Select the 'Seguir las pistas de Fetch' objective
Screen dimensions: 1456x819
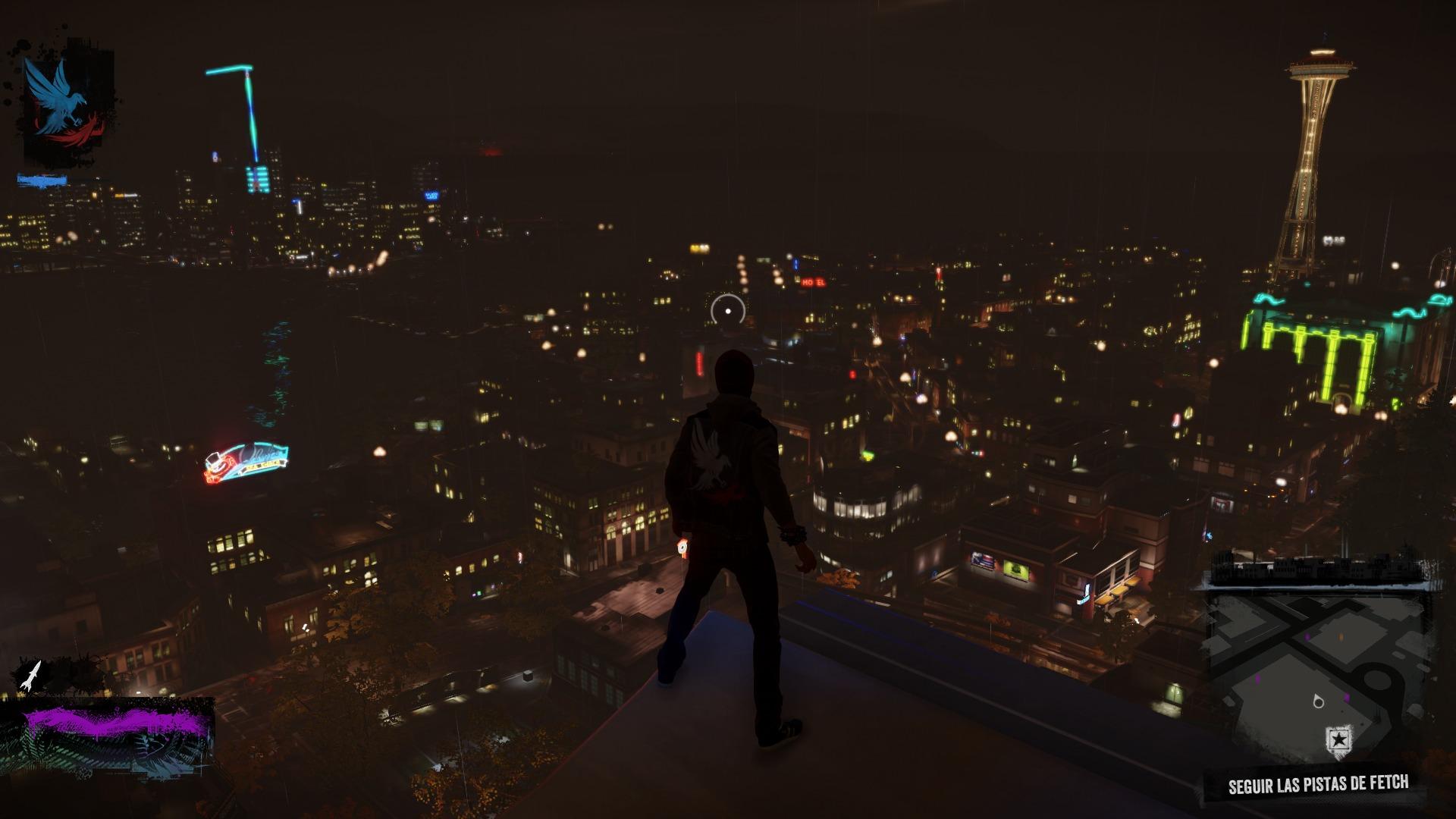click(x=1318, y=784)
